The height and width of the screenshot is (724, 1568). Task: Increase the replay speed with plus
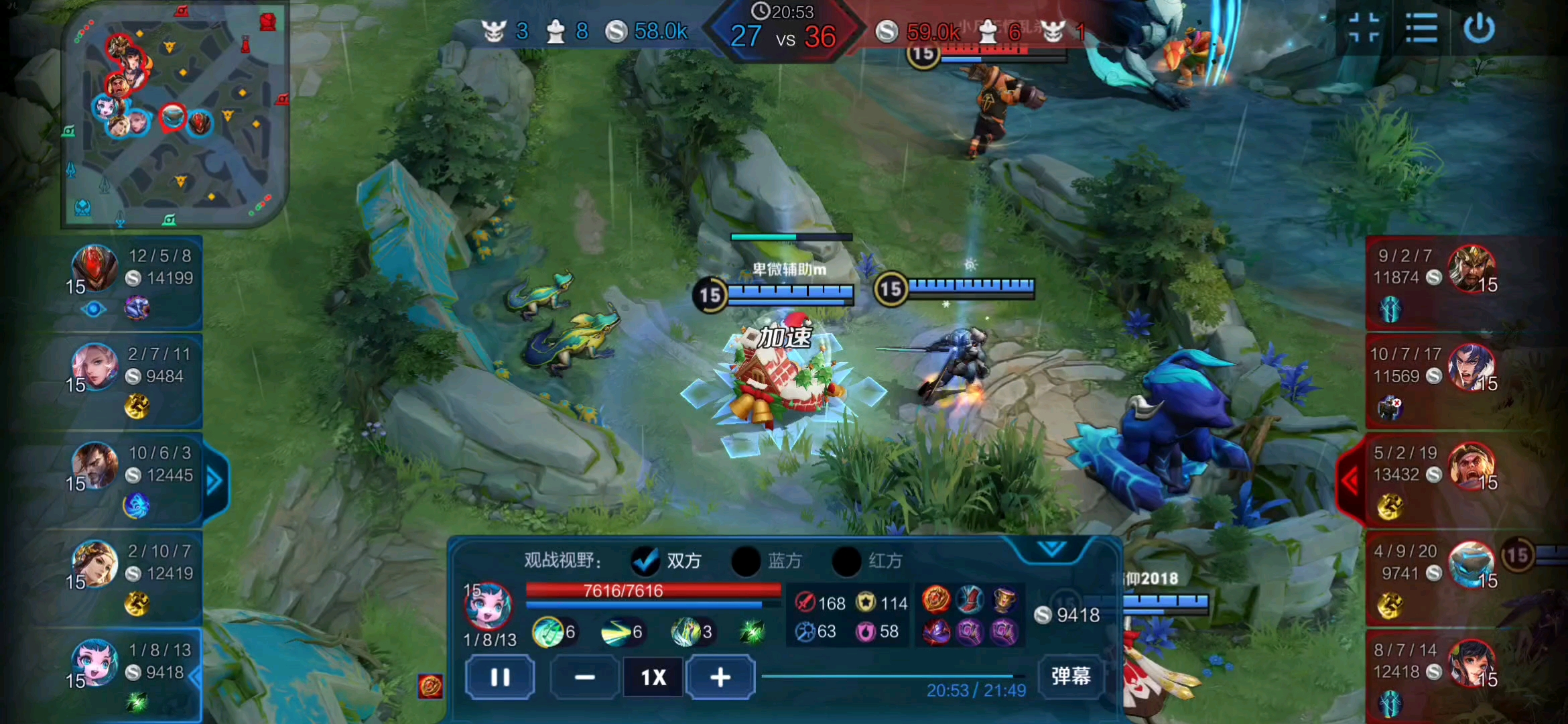pyautogui.click(x=720, y=677)
